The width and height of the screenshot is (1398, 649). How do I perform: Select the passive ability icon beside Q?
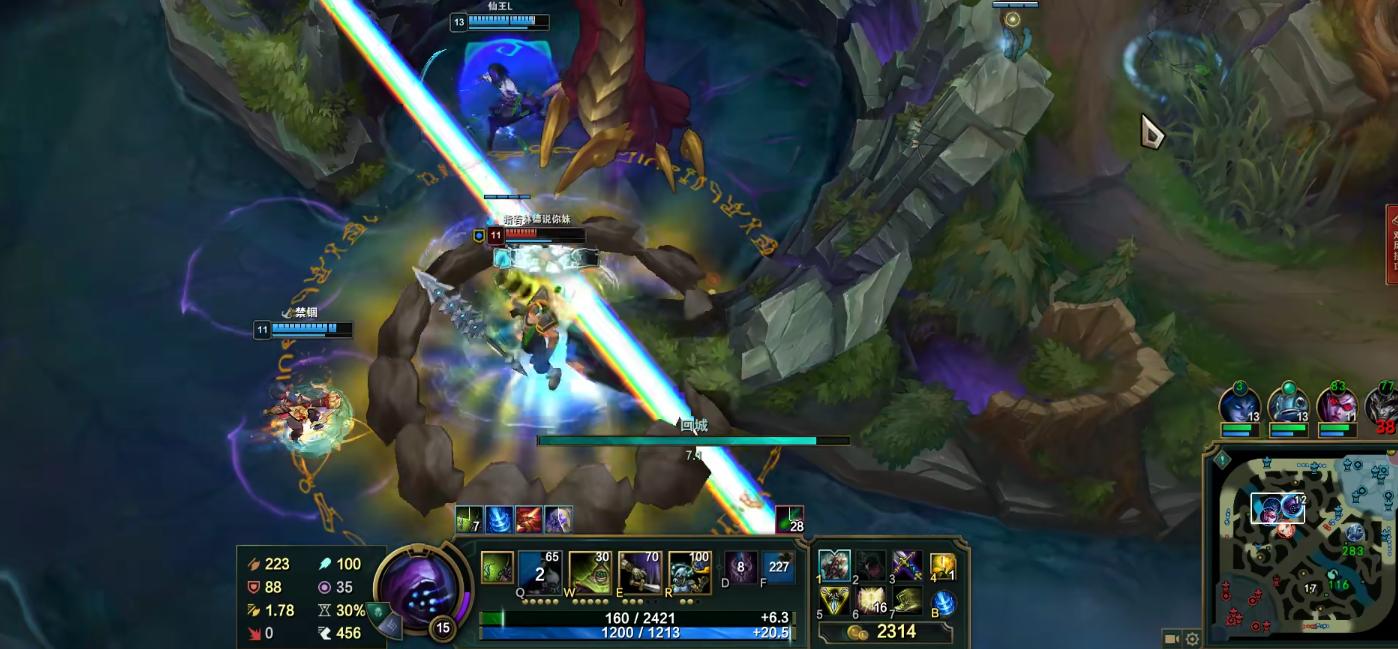point(497,568)
